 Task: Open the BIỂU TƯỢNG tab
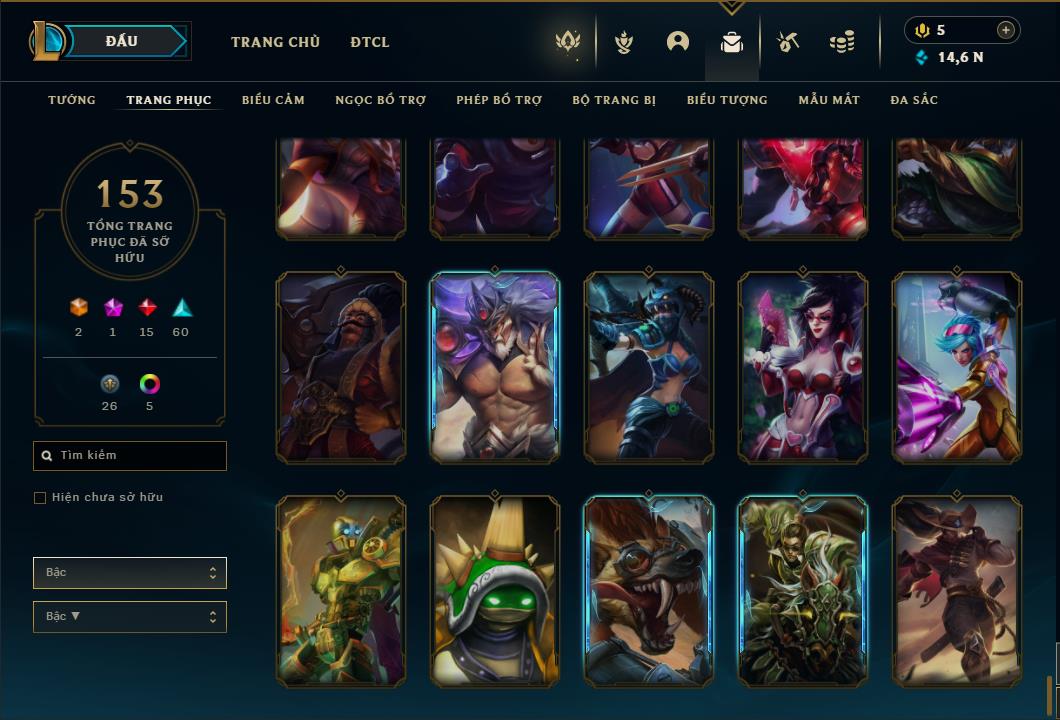[x=727, y=100]
